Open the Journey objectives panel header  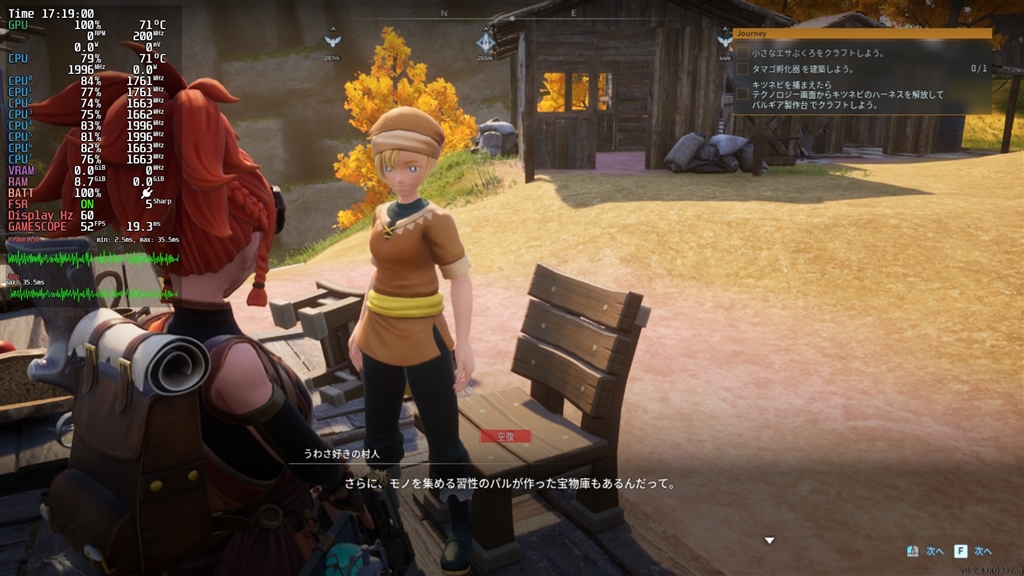861,33
